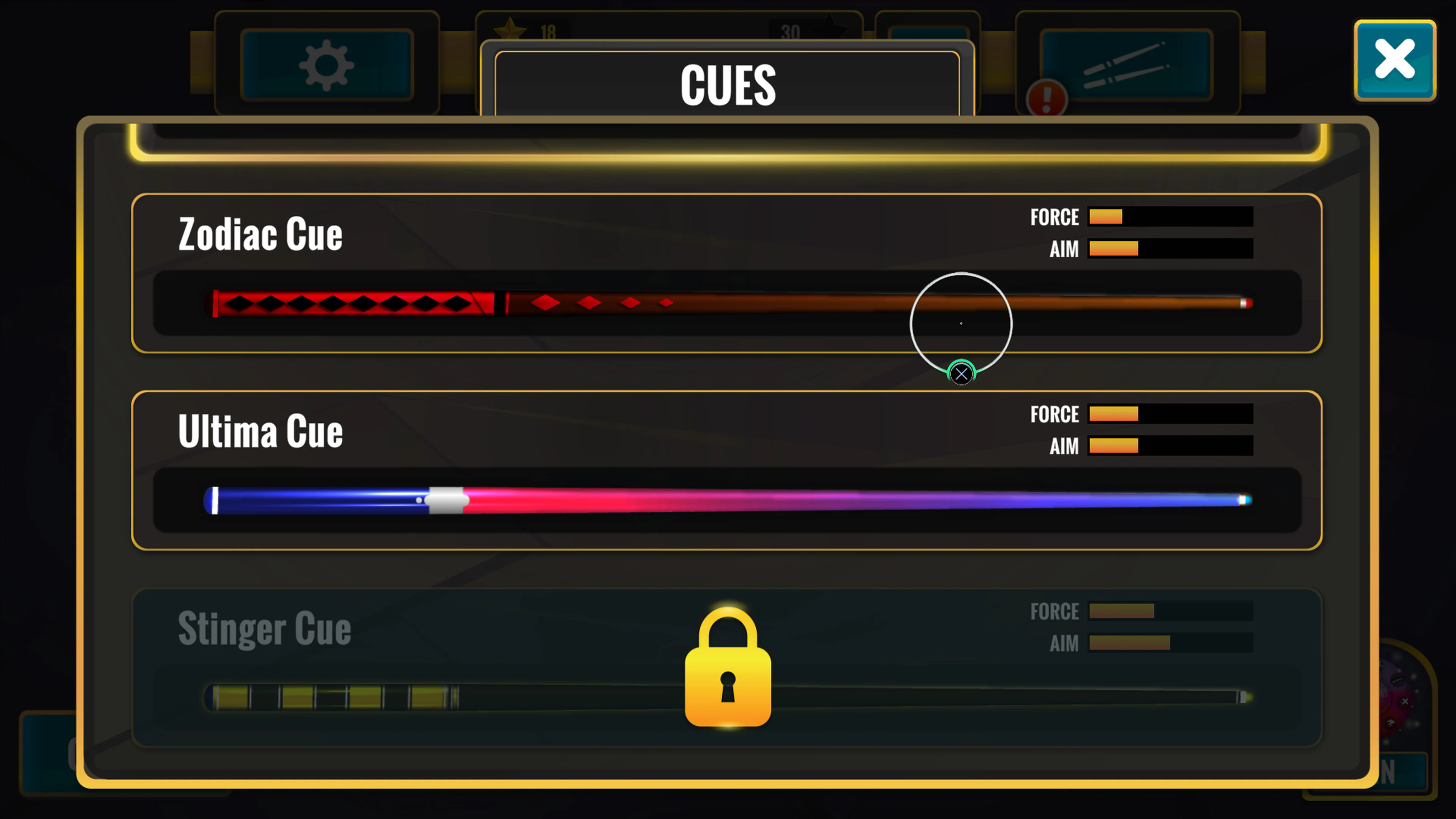
Task: Click the padlock on Stinger Cue
Action: point(728,673)
